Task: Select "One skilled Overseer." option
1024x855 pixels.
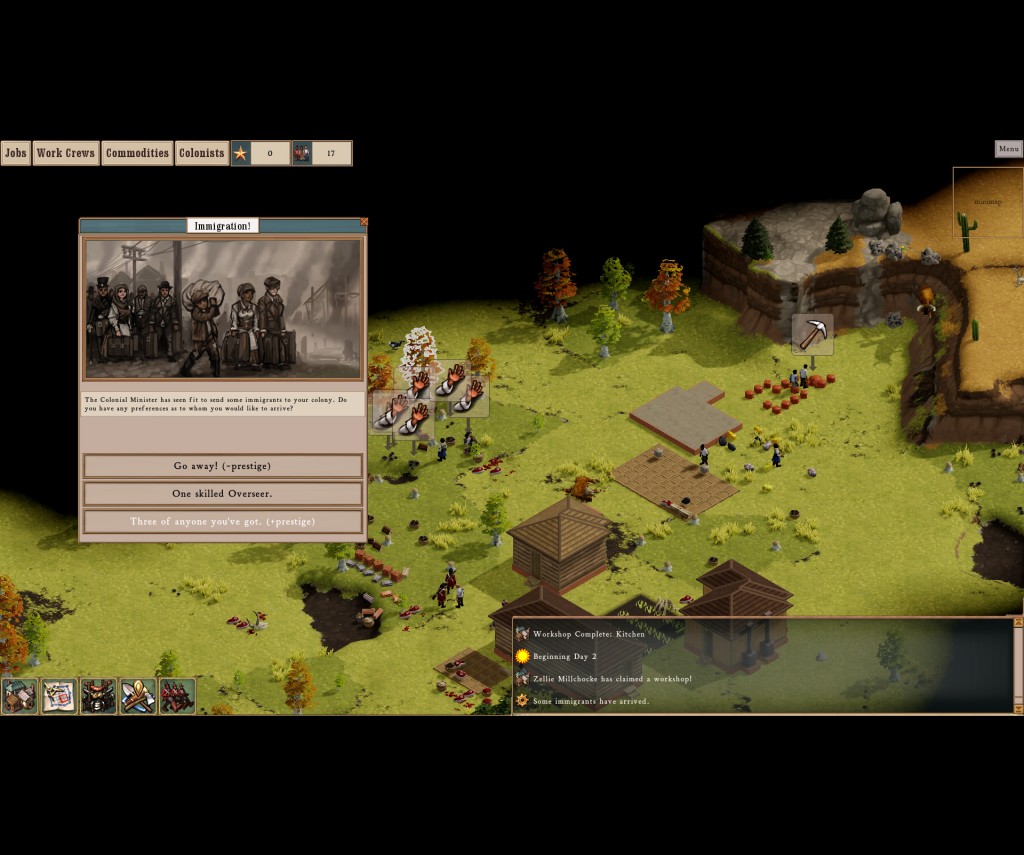Action: [x=222, y=494]
